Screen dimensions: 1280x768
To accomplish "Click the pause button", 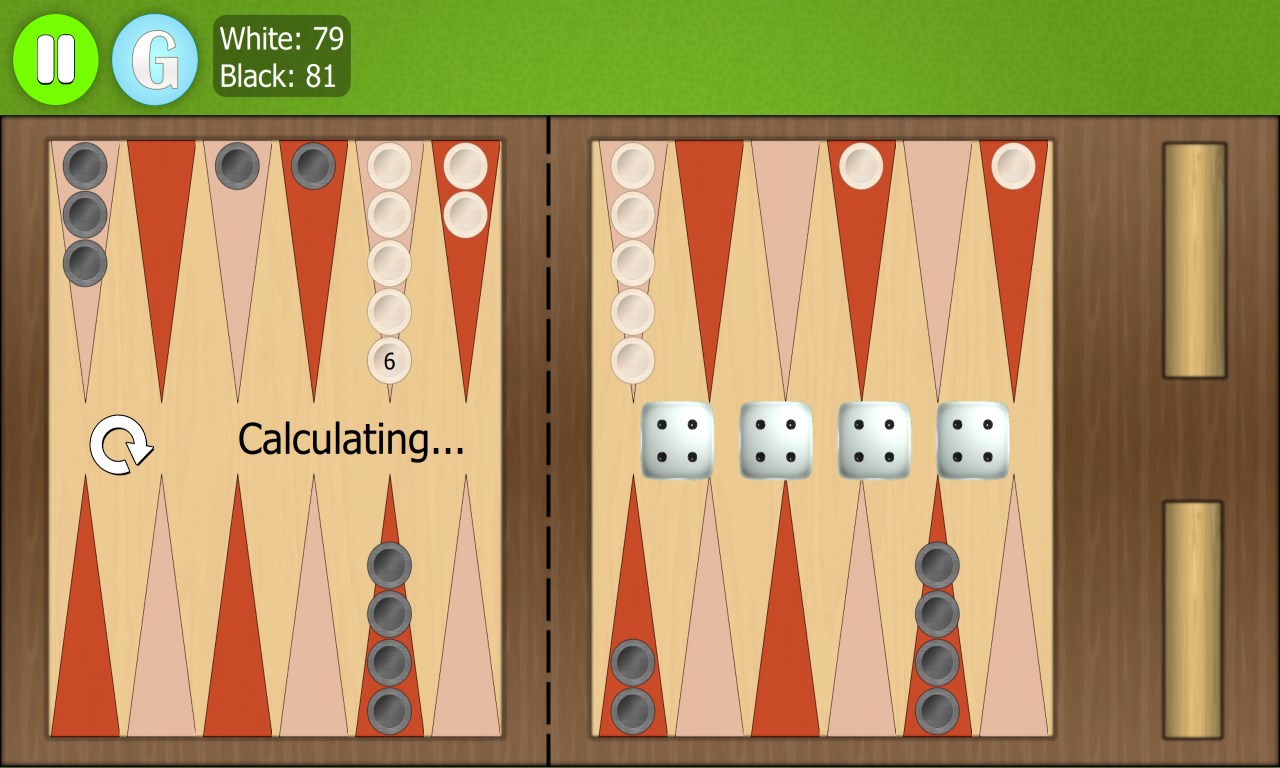I will click(x=56, y=57).
